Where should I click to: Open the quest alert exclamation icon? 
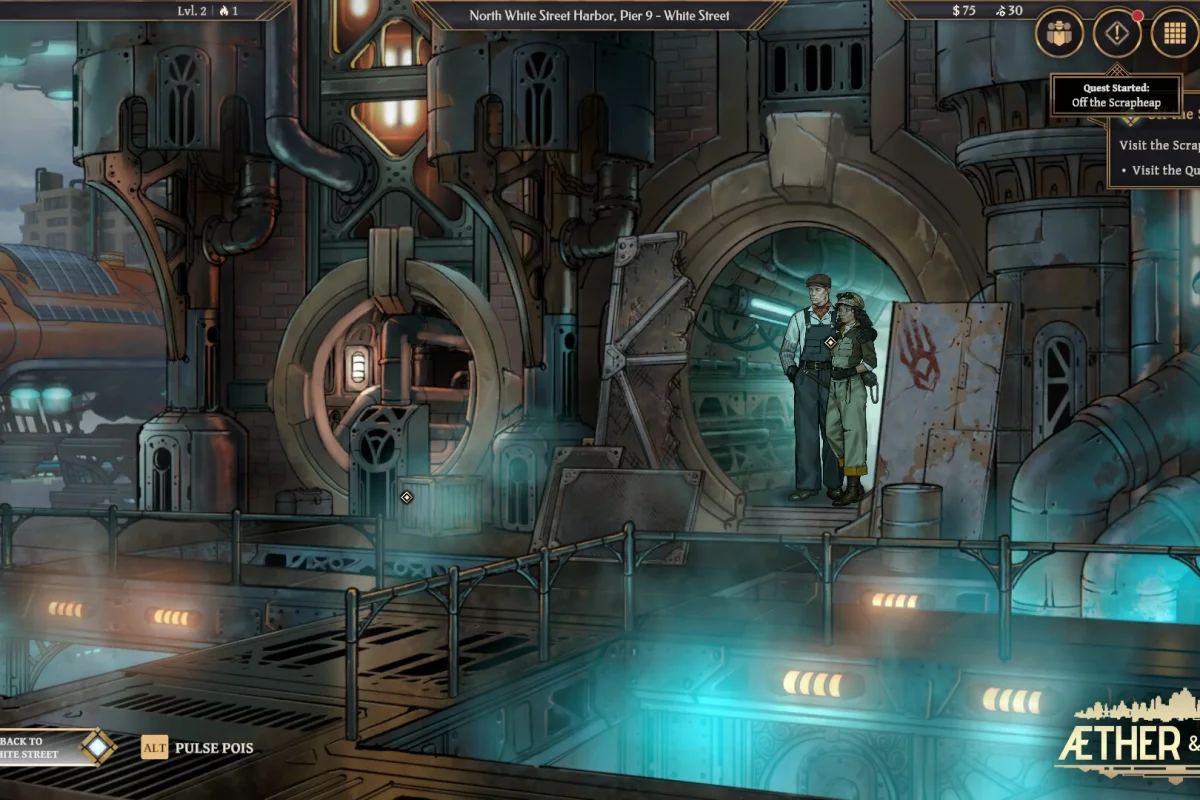pyautogui.click(x=1117, y=33)
